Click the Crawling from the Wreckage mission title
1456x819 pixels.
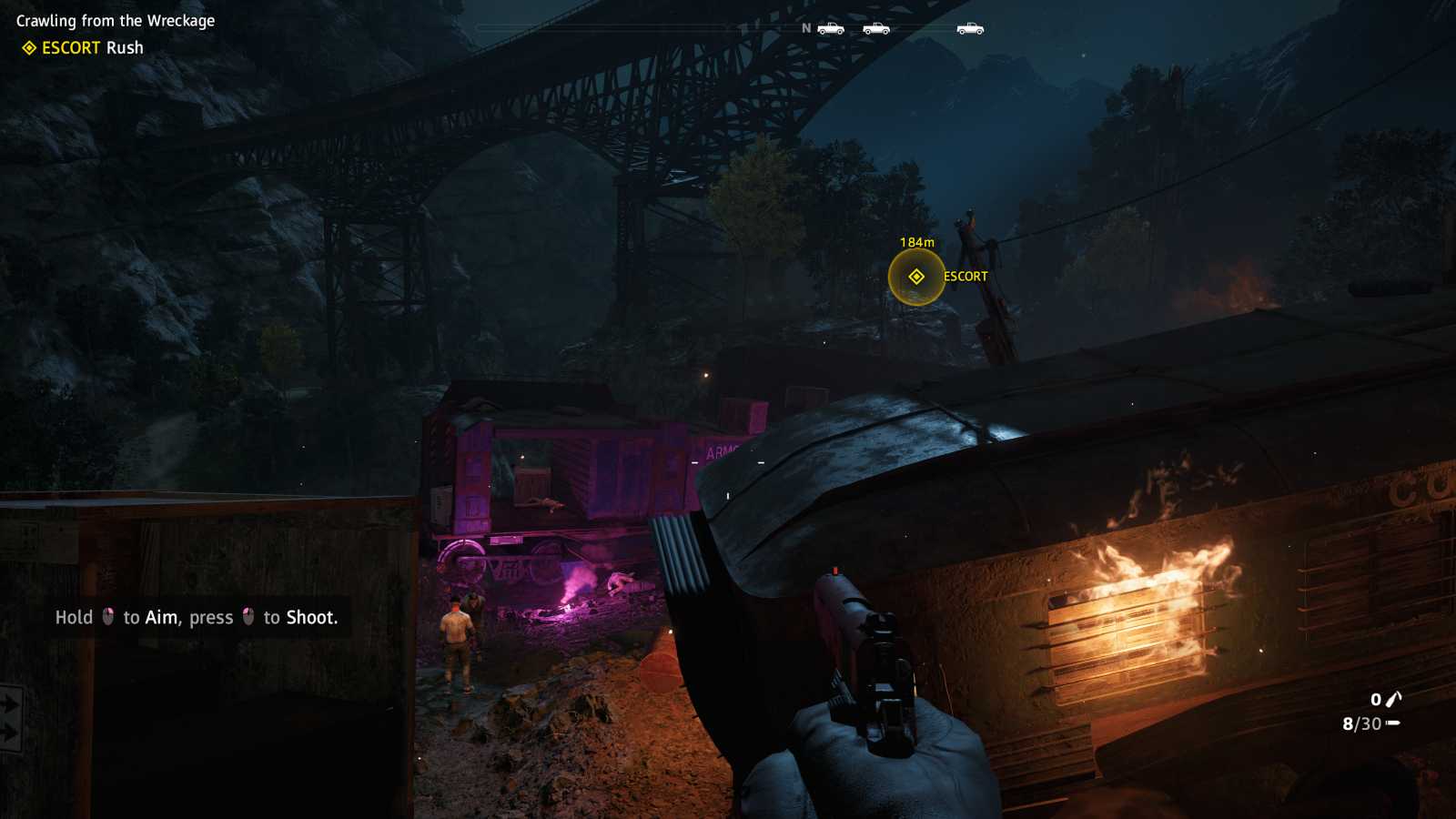tap(115, 20)
